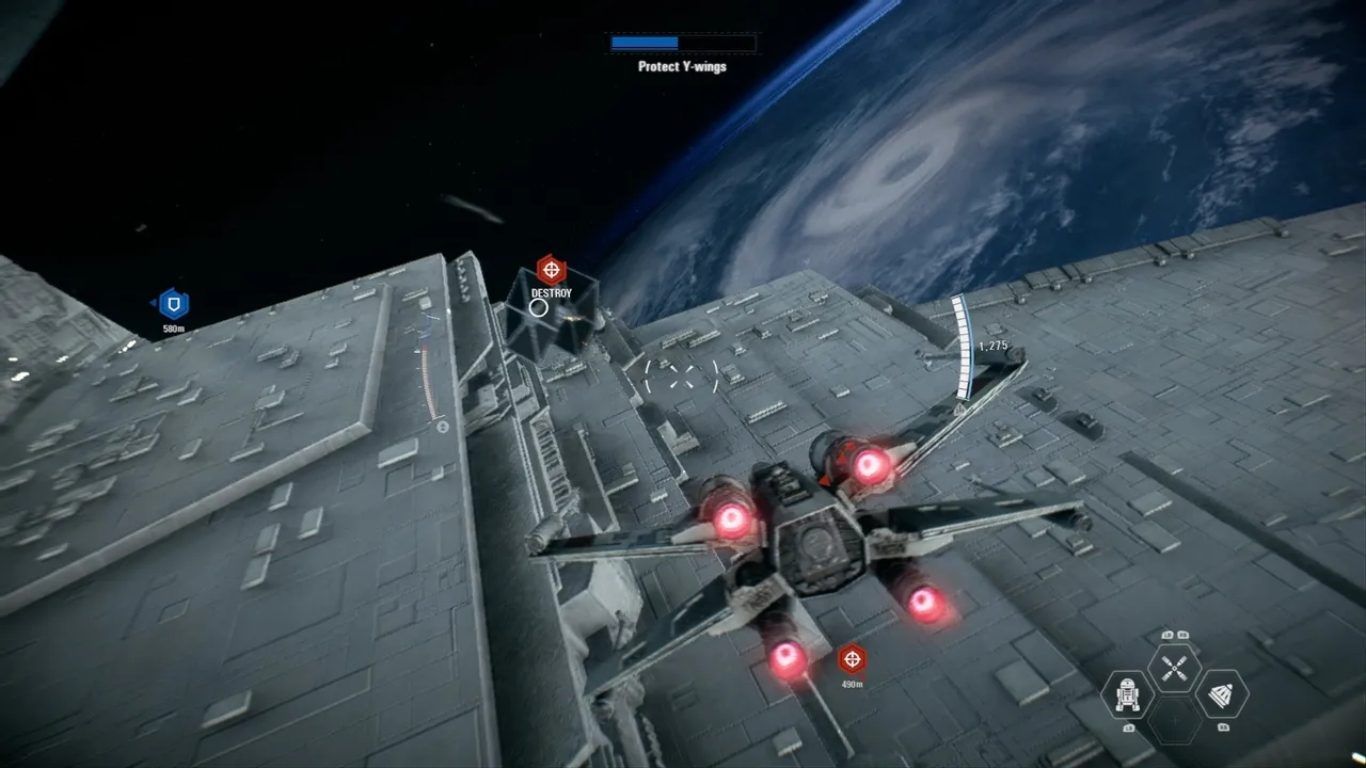Select the red target marker showing 490m
This screenshot has height=768, width=1366.
pos(852,658)
